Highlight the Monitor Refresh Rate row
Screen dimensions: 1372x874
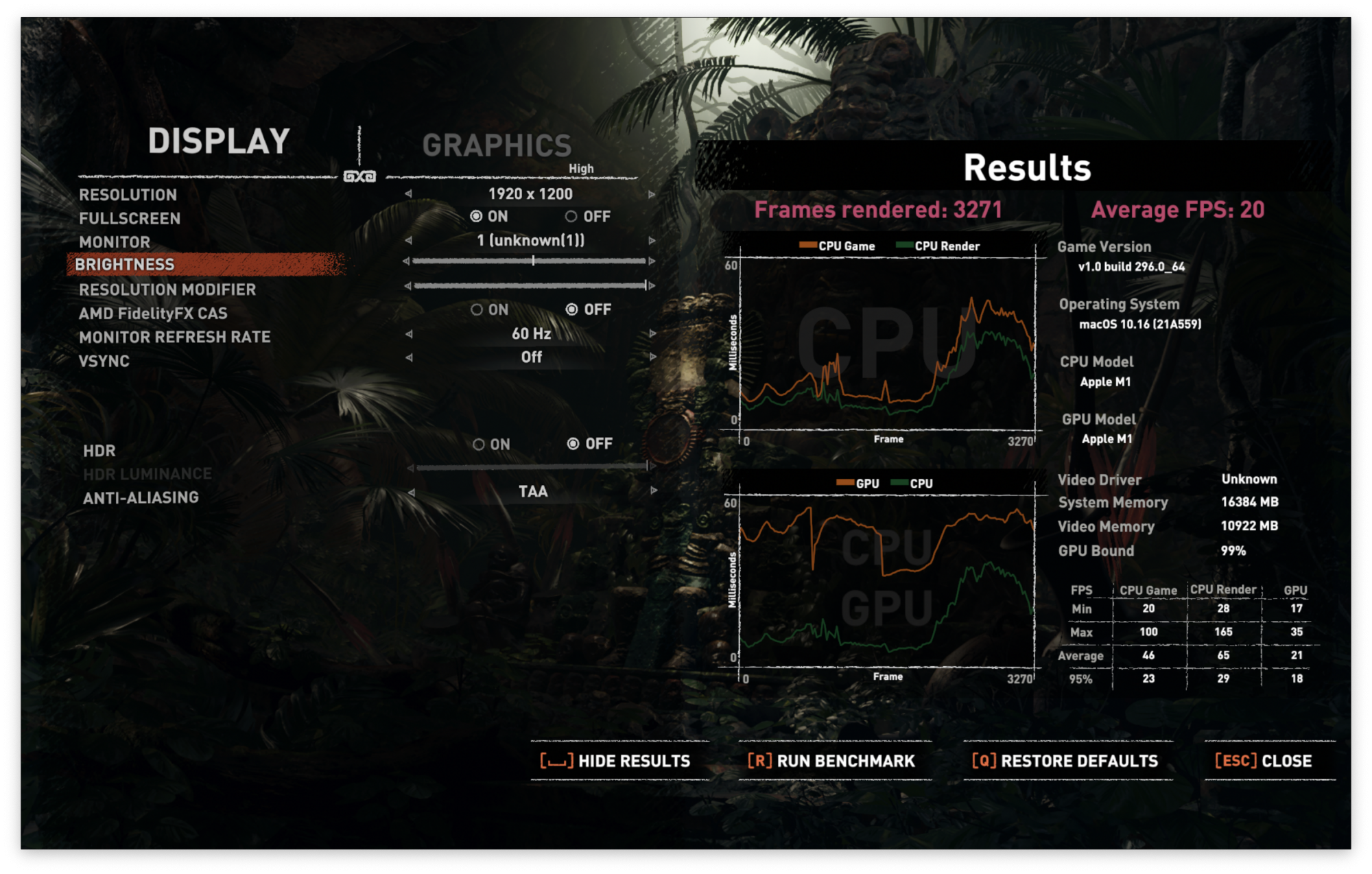(x=175, y=338)
